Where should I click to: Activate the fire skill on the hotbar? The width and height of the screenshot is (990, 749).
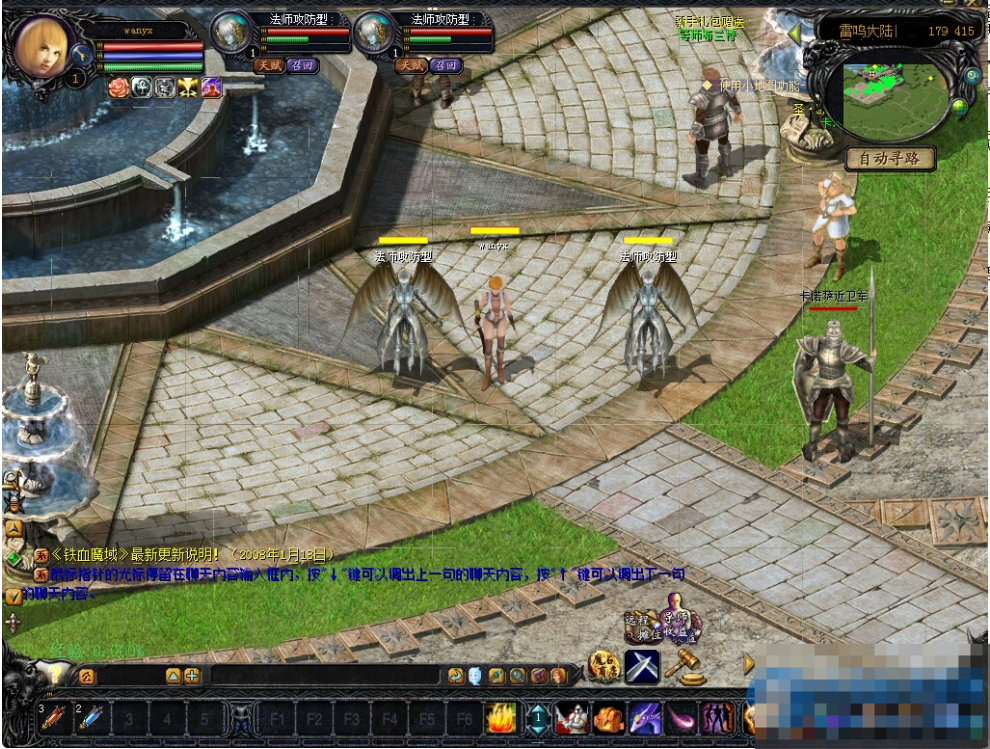coord(500,717)
